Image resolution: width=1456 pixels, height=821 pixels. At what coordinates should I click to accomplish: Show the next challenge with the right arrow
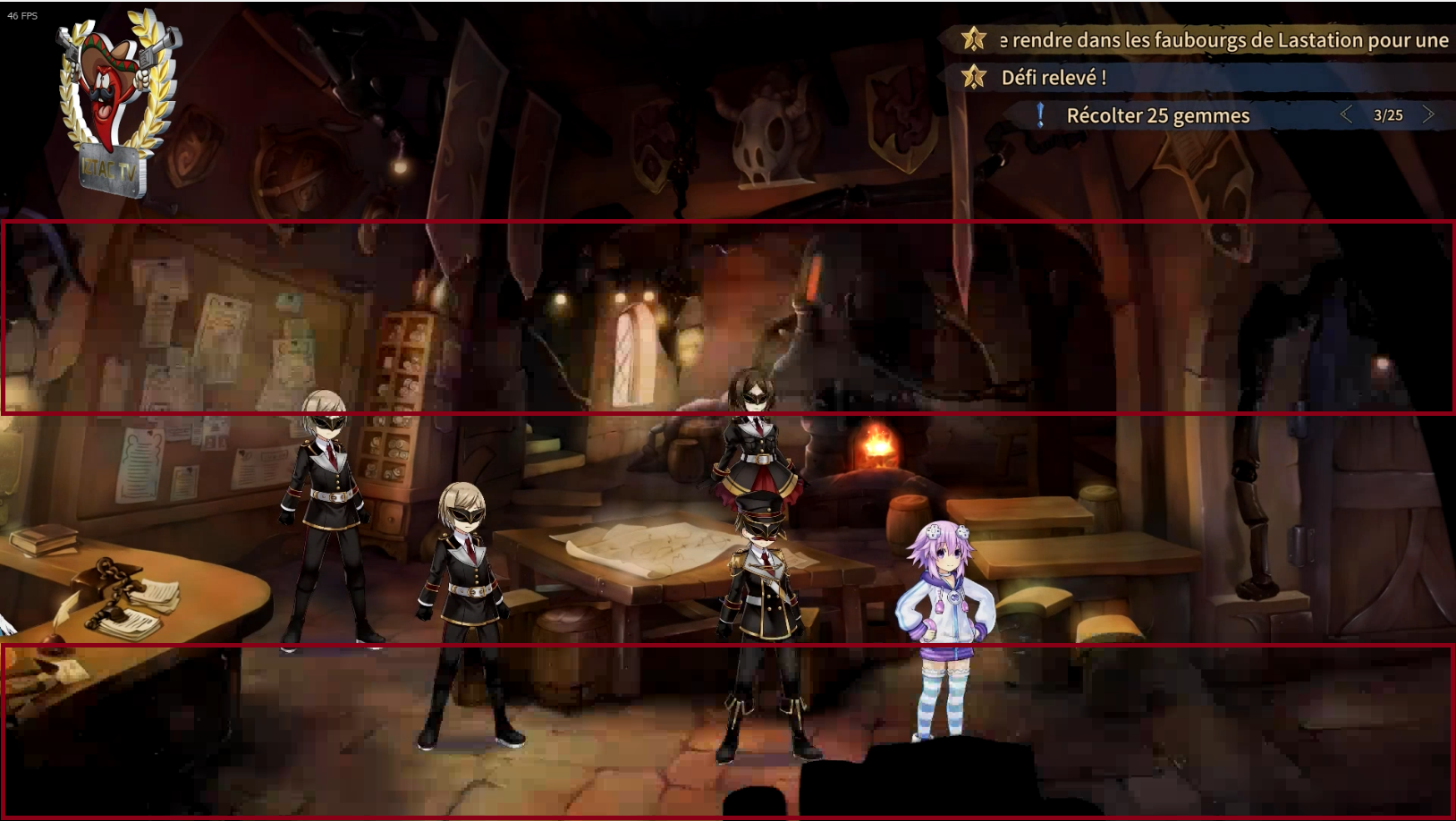(x=1428, y=114)
